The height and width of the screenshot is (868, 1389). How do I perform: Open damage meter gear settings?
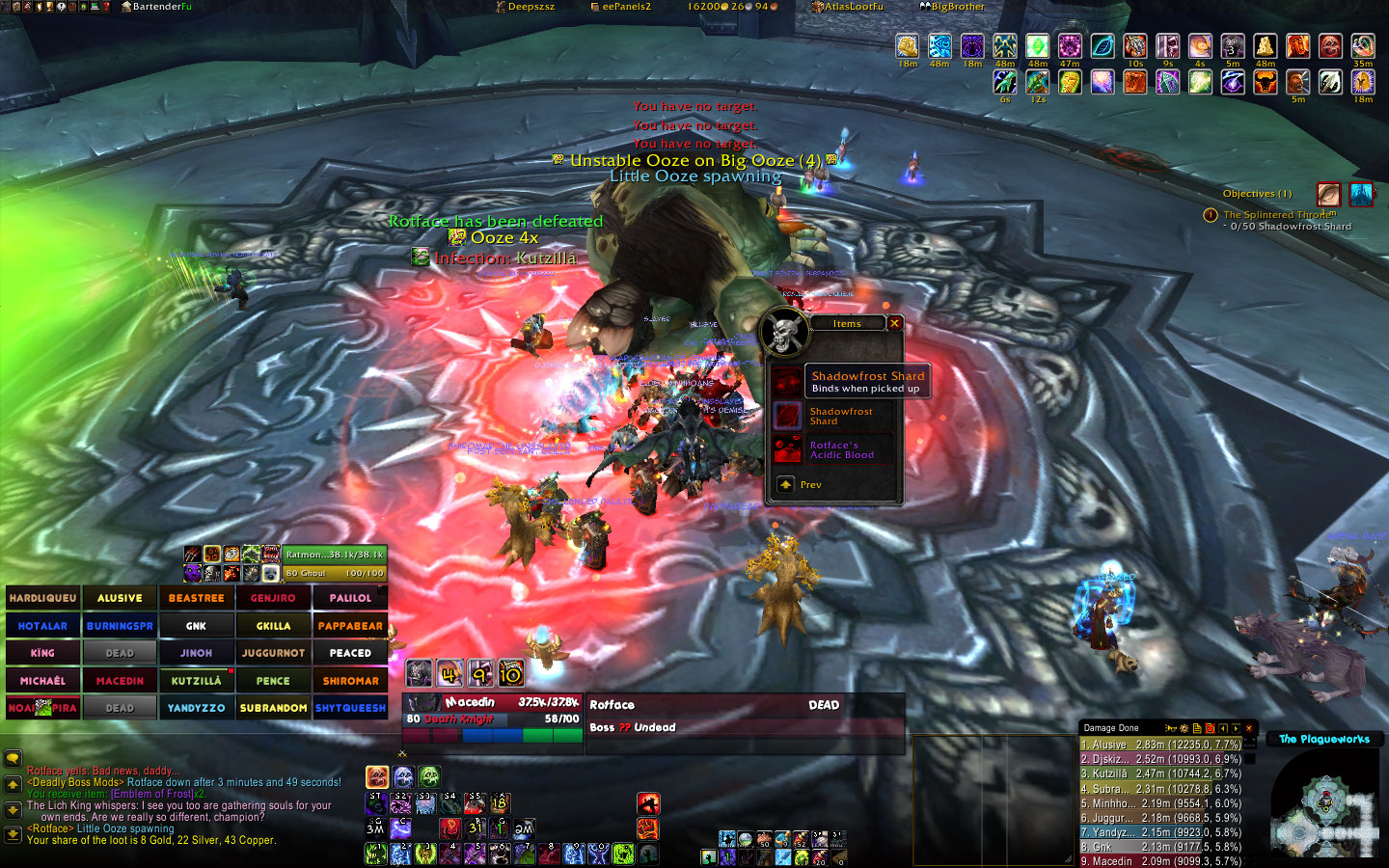pos(1184,728)
